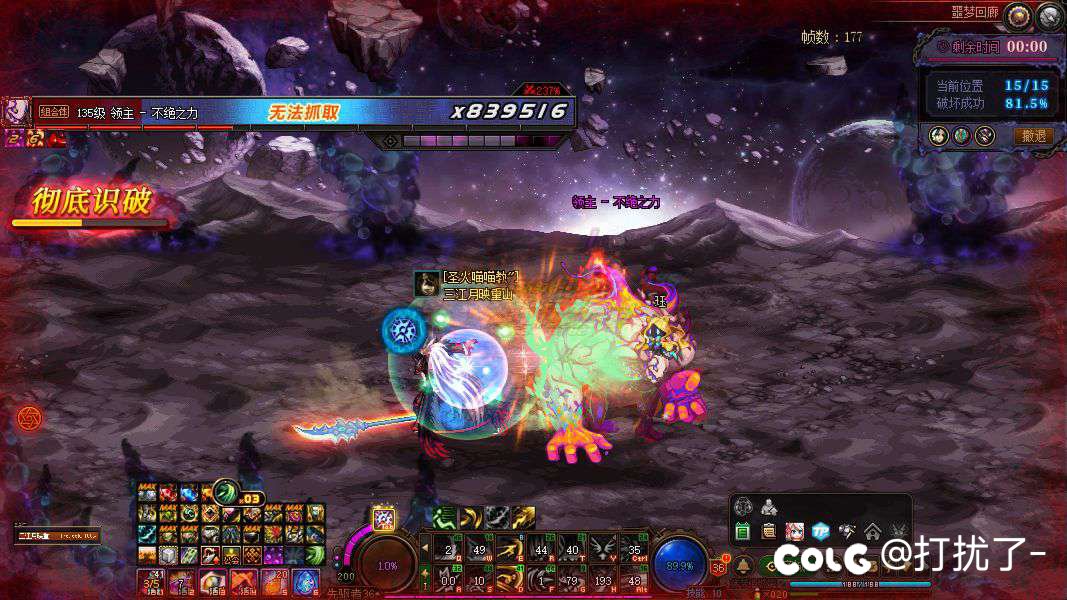Click the house icon in the menu bar
The image size is (1067, 600).
872,531
